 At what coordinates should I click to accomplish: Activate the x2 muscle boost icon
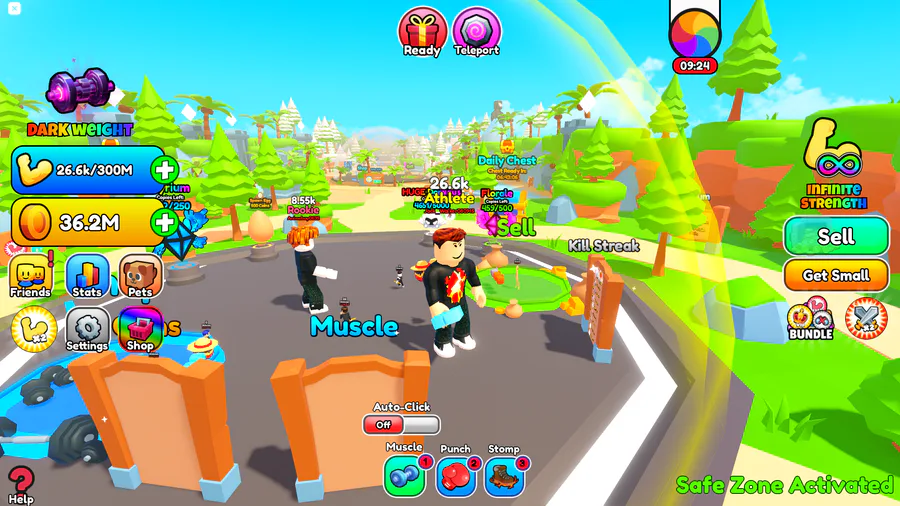[31, 328]
